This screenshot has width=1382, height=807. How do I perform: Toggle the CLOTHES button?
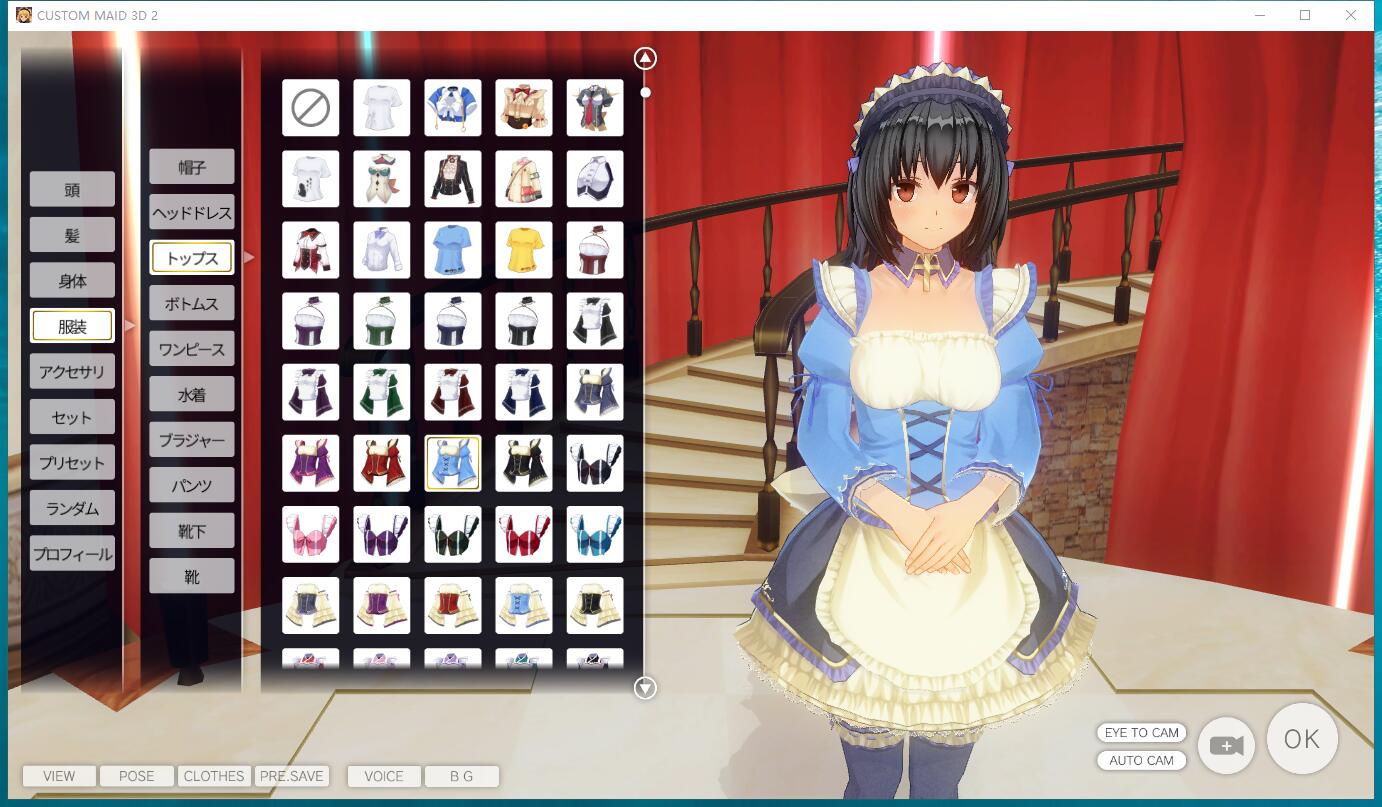214,776
